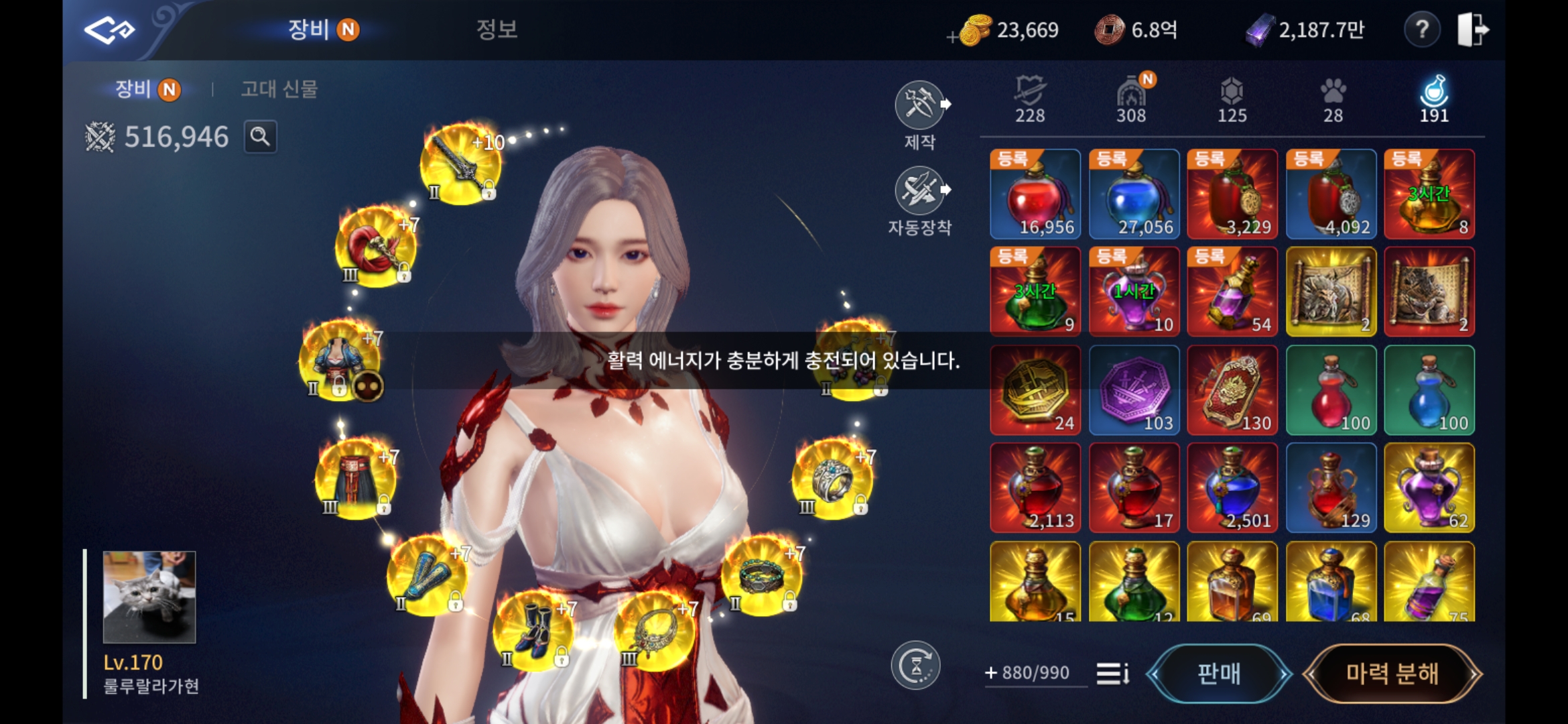Select the ring equipment slot

click(832, 479)
